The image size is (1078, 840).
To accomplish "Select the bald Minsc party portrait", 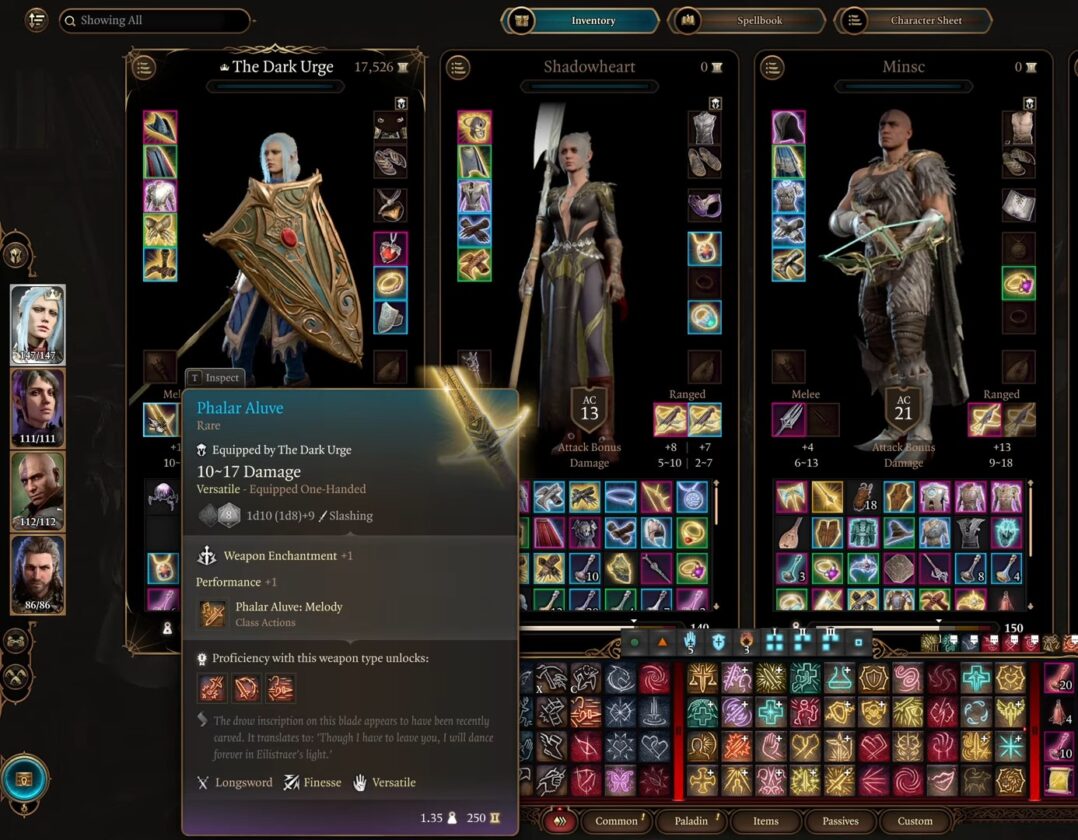I will (x=38, y=492).
